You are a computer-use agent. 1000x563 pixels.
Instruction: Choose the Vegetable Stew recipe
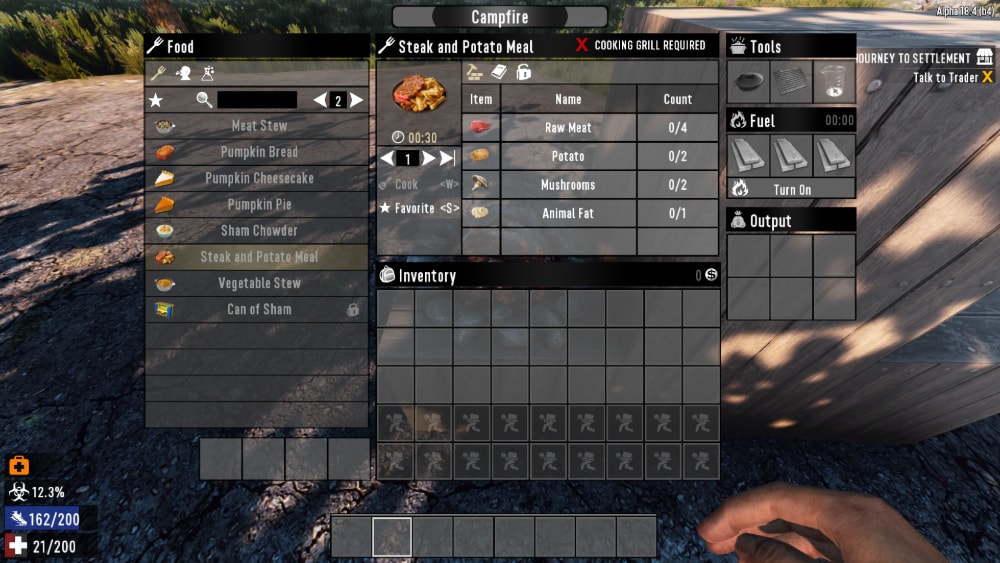click(x=258, y=283)
